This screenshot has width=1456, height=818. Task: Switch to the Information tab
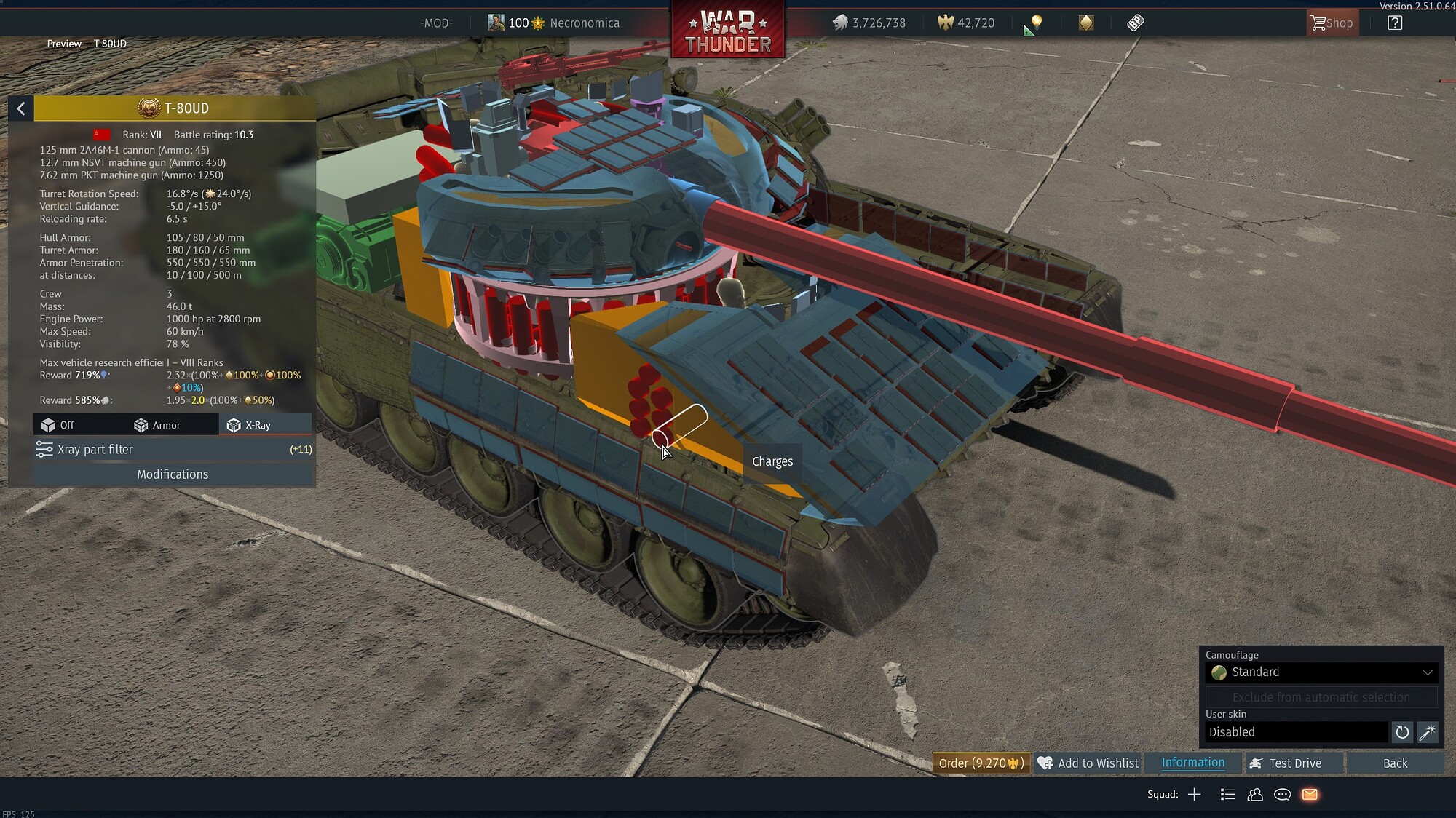[x=1192, y=763]
